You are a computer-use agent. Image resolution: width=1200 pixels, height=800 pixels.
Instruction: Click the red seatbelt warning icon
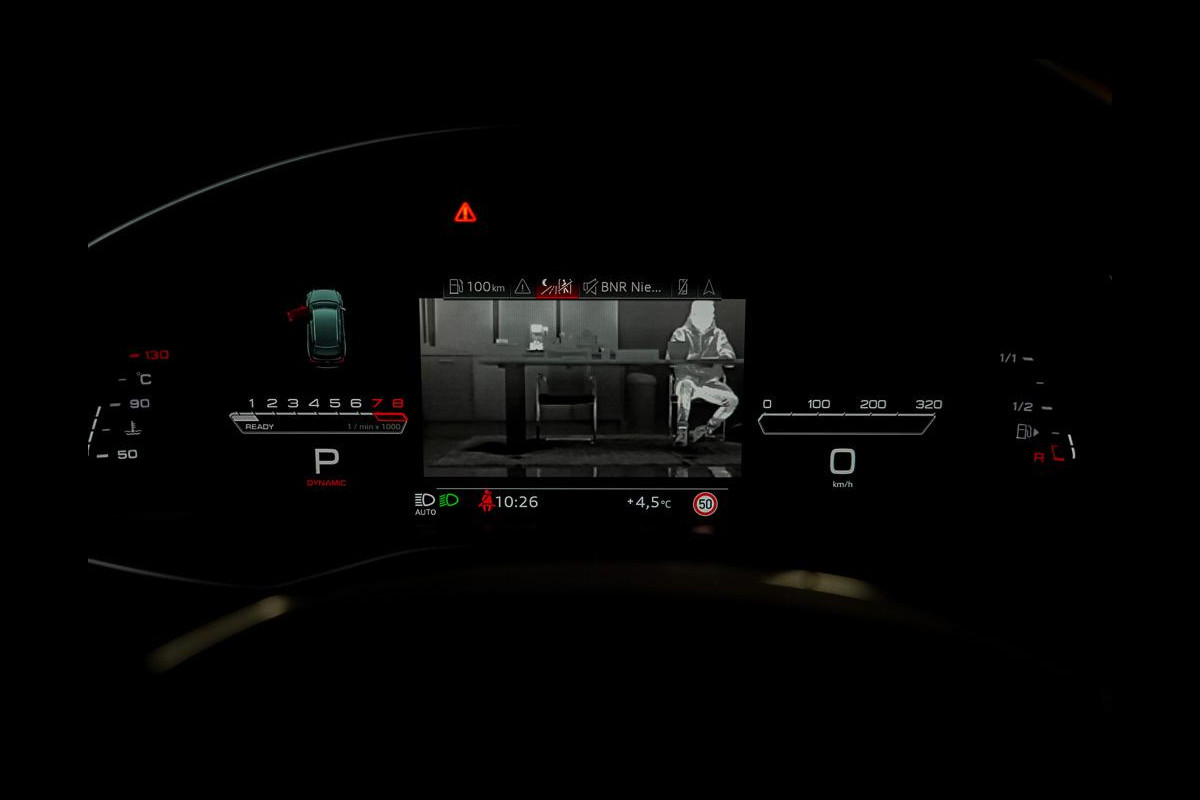click(x=486, y=501)
